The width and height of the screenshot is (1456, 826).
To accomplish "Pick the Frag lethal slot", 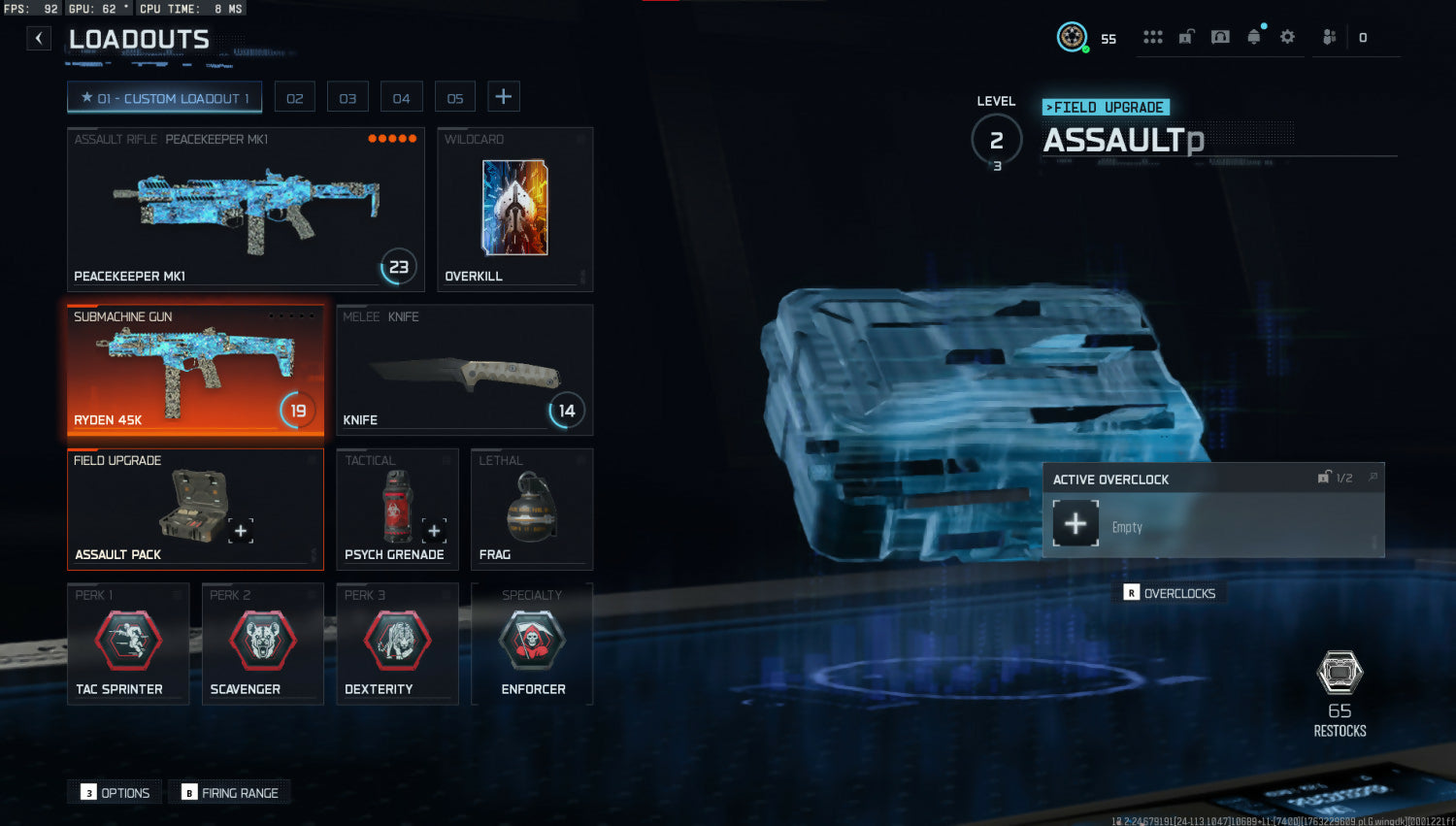I will (531, 509).
